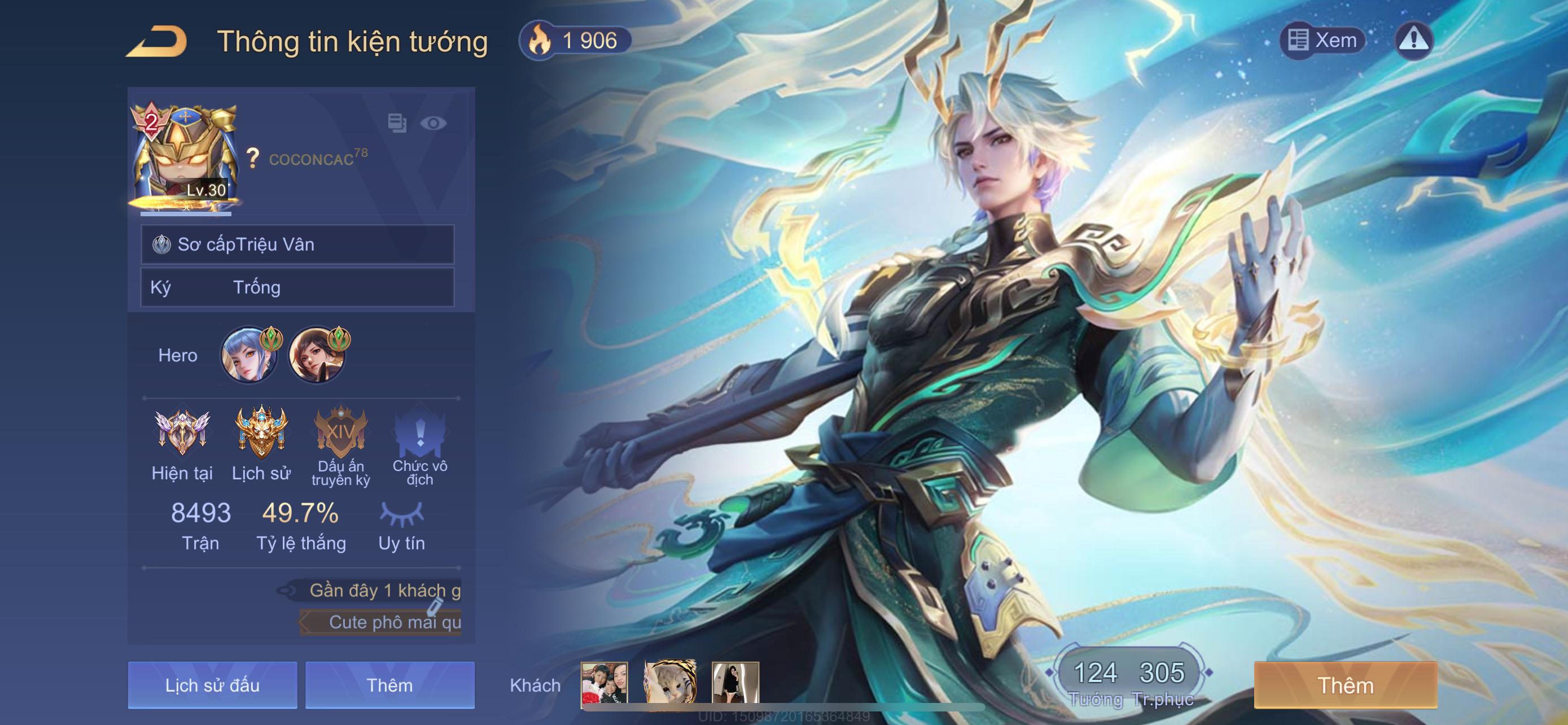Toggle the eye visibility icon
Screen dimensions: 1568x725
pyautogui.click(x=433, y=124)
